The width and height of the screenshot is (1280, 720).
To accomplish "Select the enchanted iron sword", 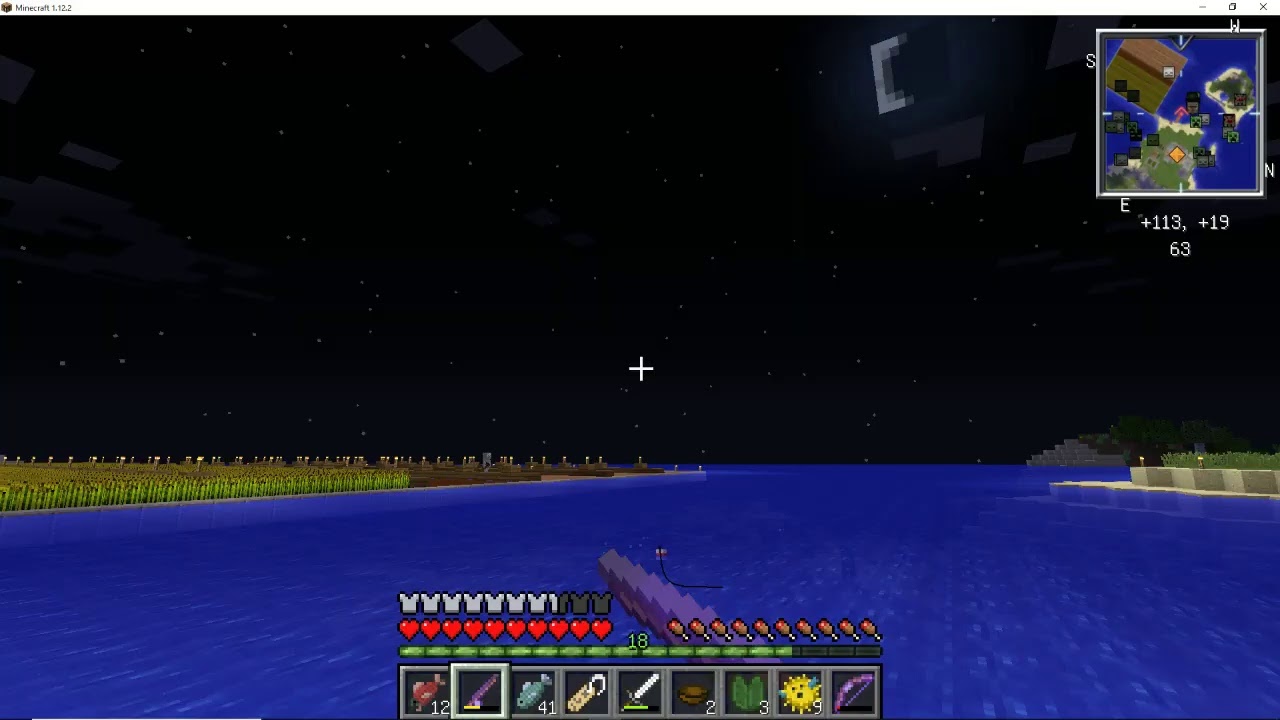I will pyautogui.click(x=640, y=690).
